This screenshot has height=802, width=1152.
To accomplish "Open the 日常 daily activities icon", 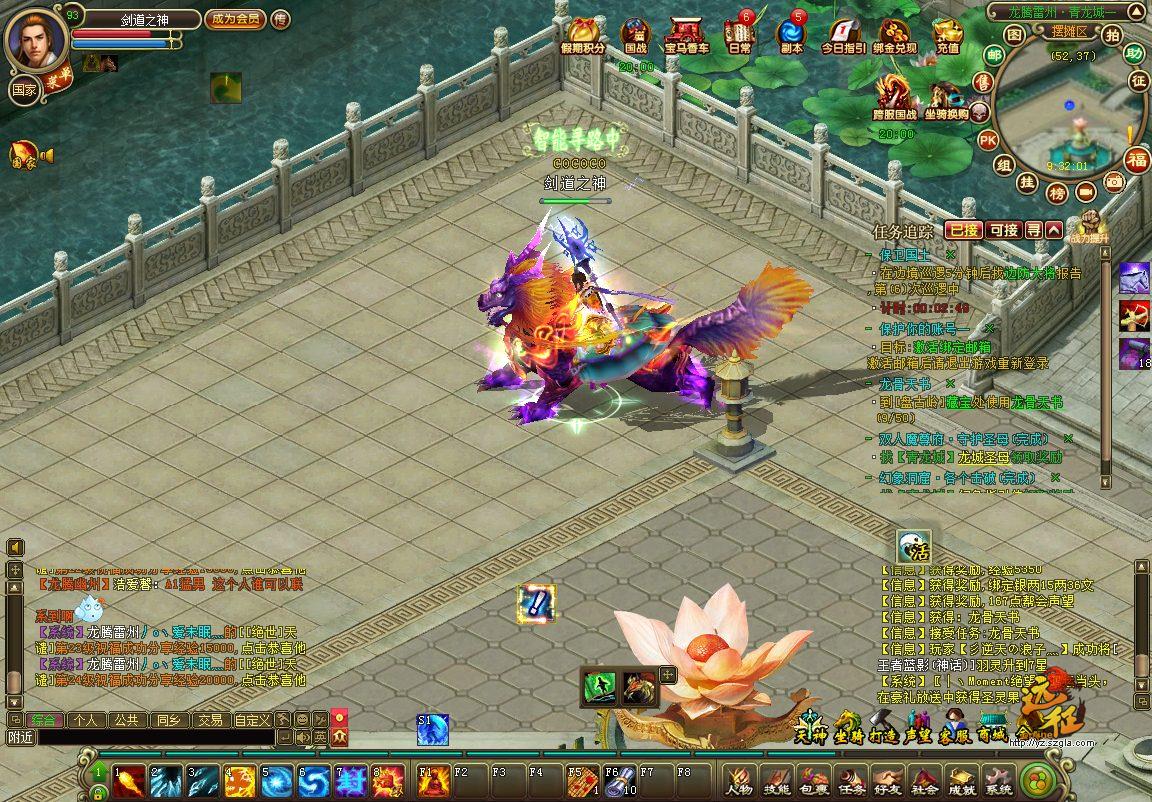I will point(740,35).
